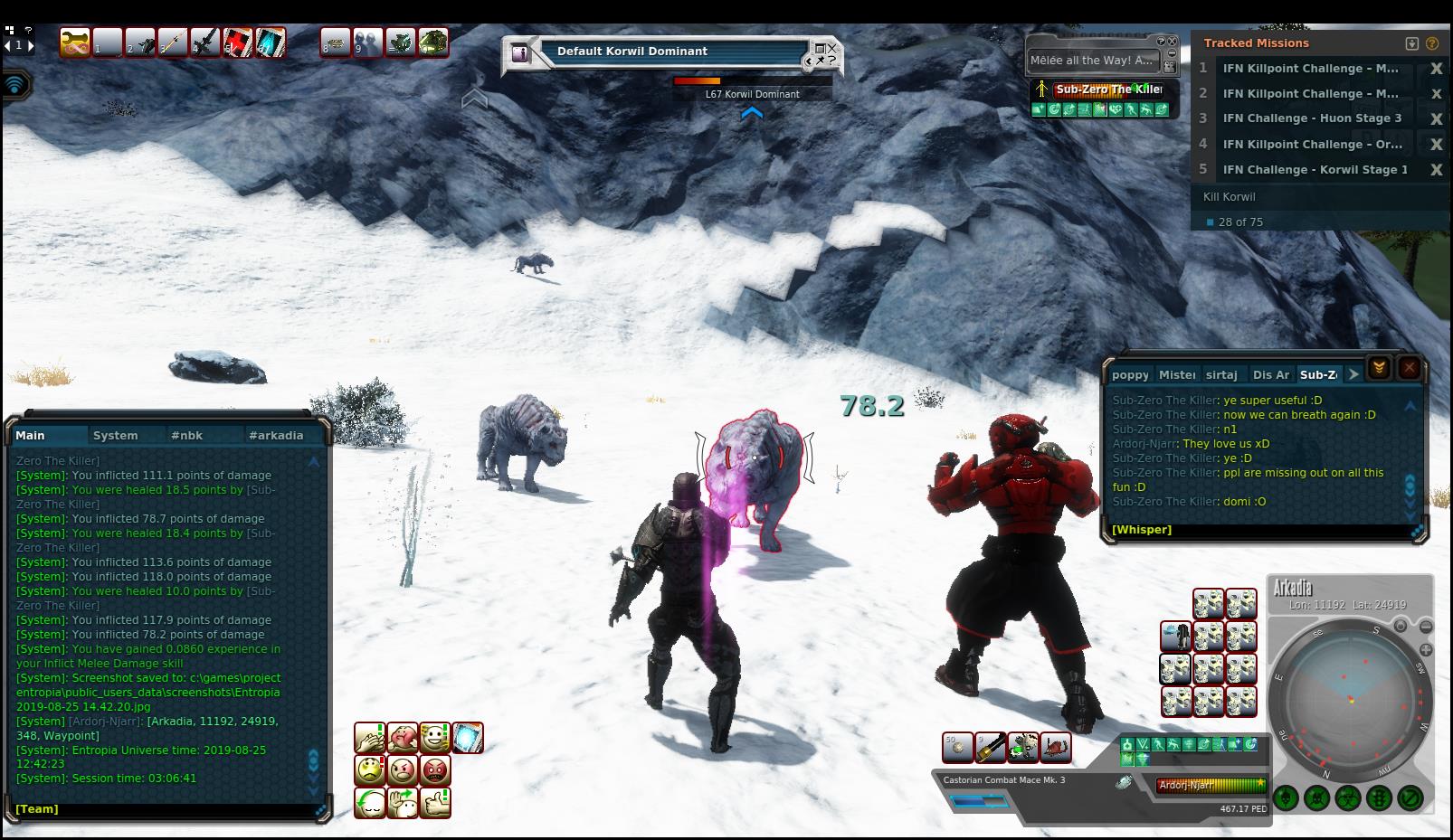Screen dimensions: 1453x840
Task: Switch to the System chat tab
Action: pyautogui.click(x=116, y=435)
